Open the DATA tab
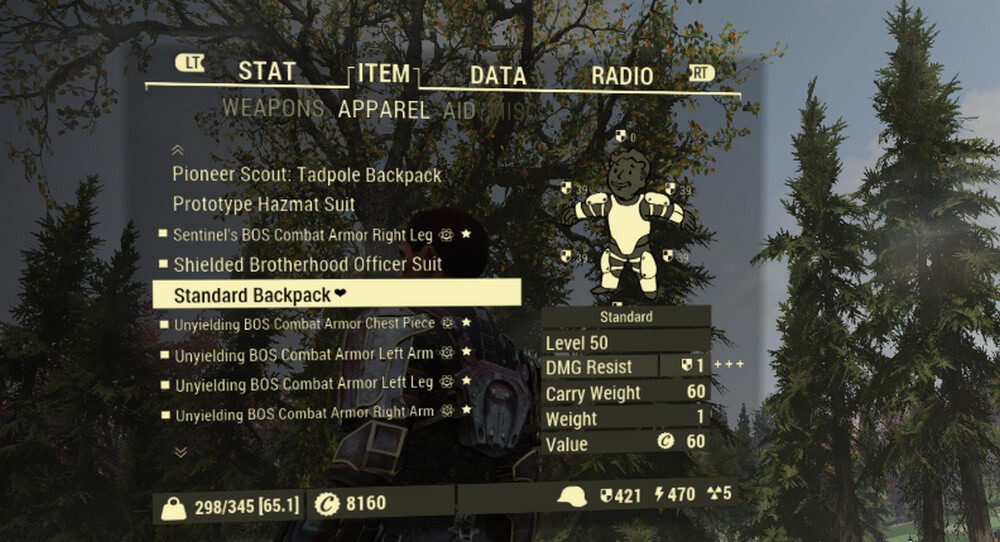 click(498, 76)
